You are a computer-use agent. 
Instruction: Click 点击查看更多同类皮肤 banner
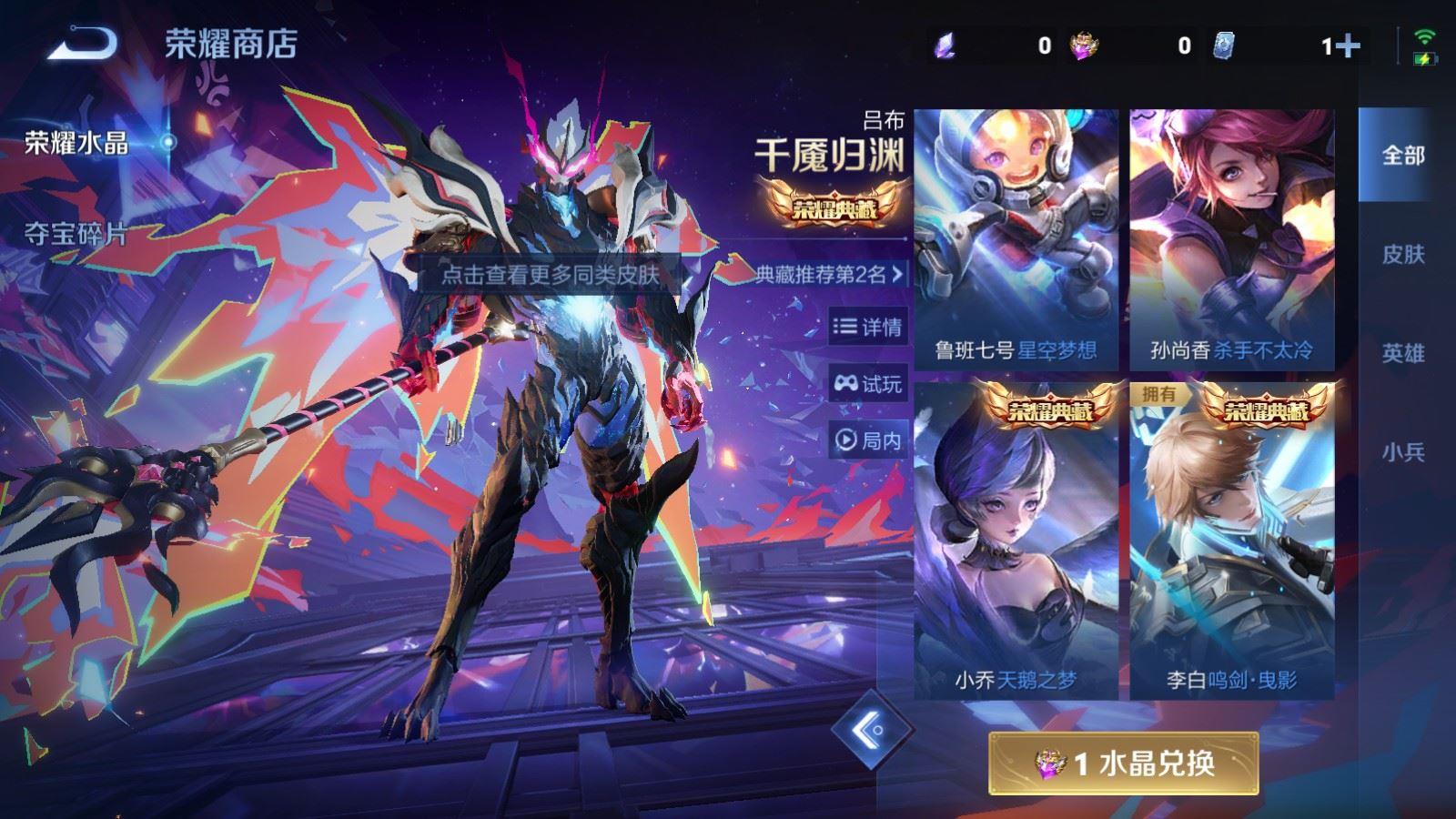point(550,275)
